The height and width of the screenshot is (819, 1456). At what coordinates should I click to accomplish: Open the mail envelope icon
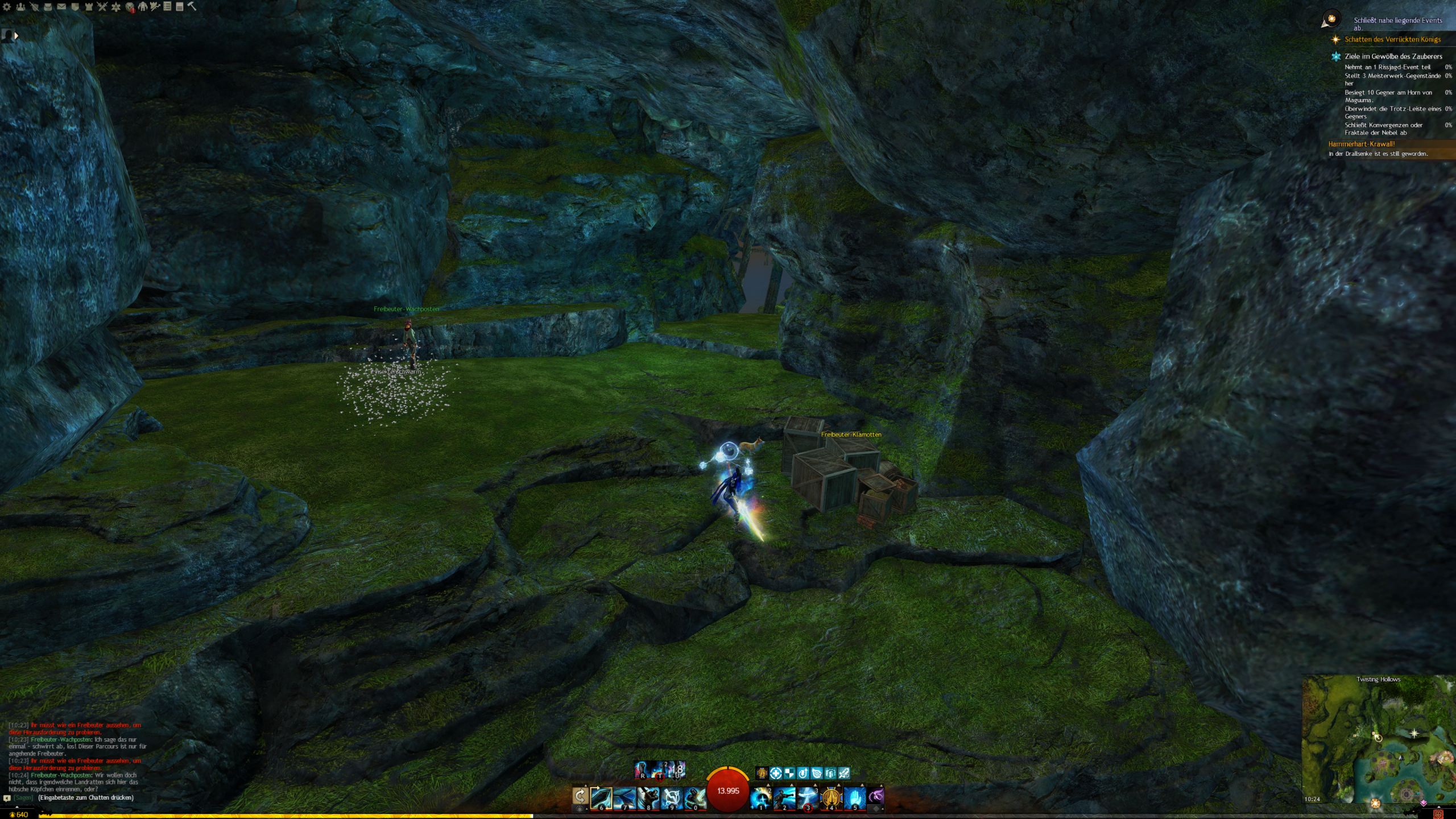[x=61, y=7]
